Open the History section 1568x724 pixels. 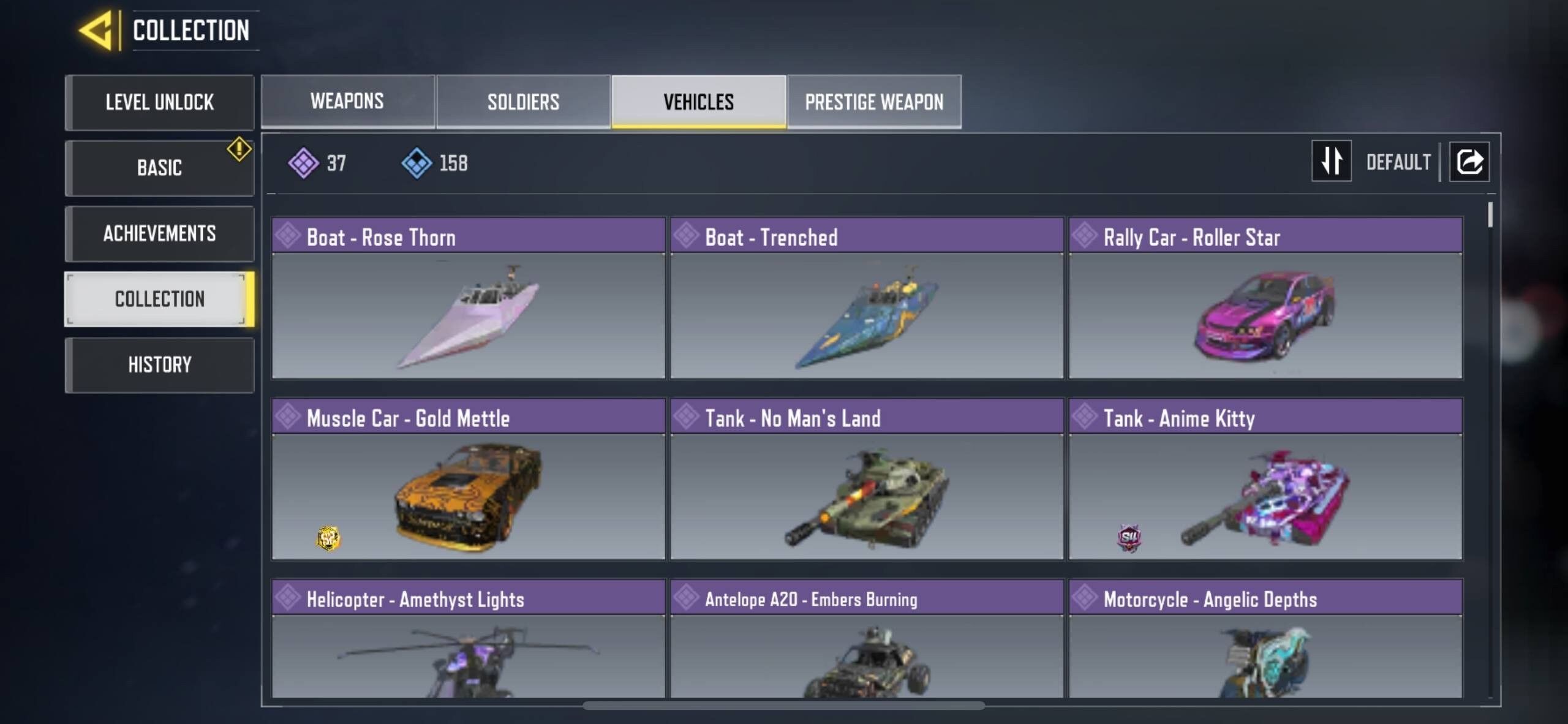[159, 365]
